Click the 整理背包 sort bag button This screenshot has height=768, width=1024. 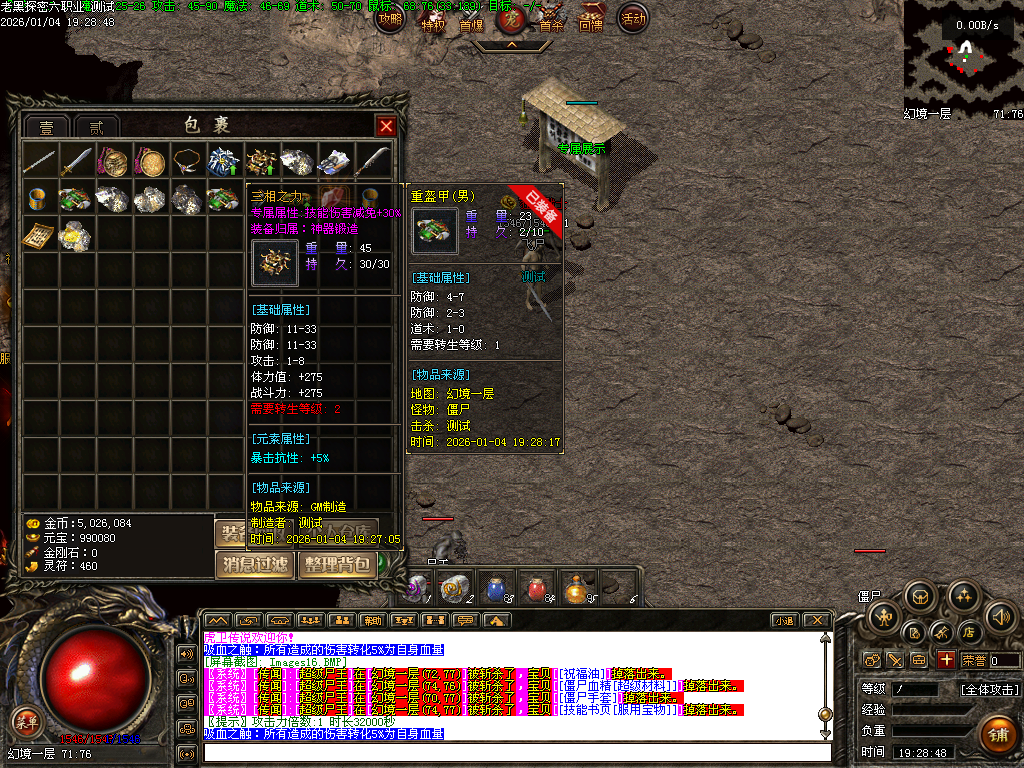(x=337, y=564)
